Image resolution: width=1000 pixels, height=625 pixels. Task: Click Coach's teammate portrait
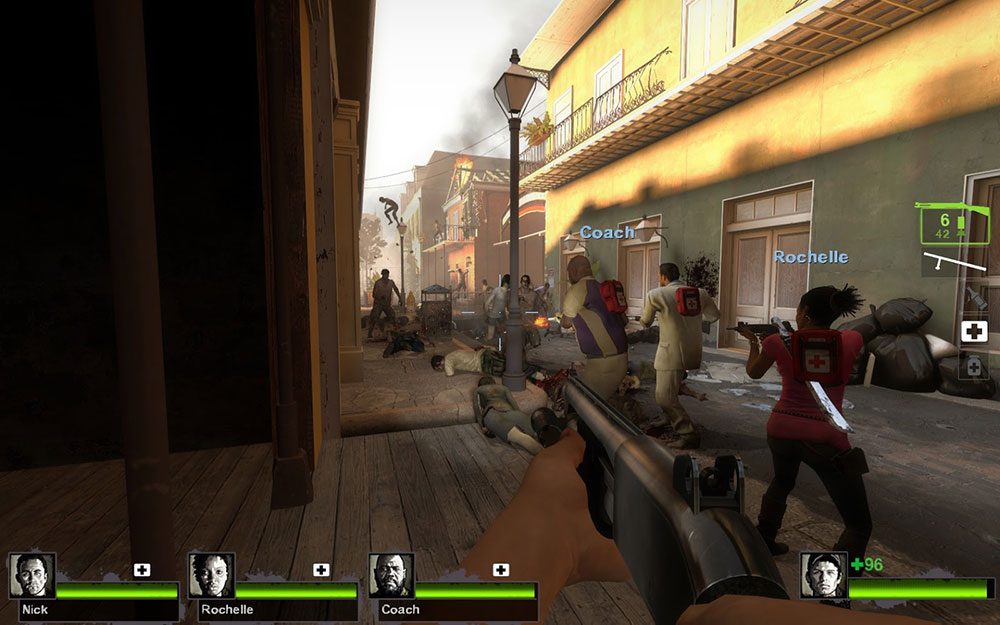coord(391,575)
